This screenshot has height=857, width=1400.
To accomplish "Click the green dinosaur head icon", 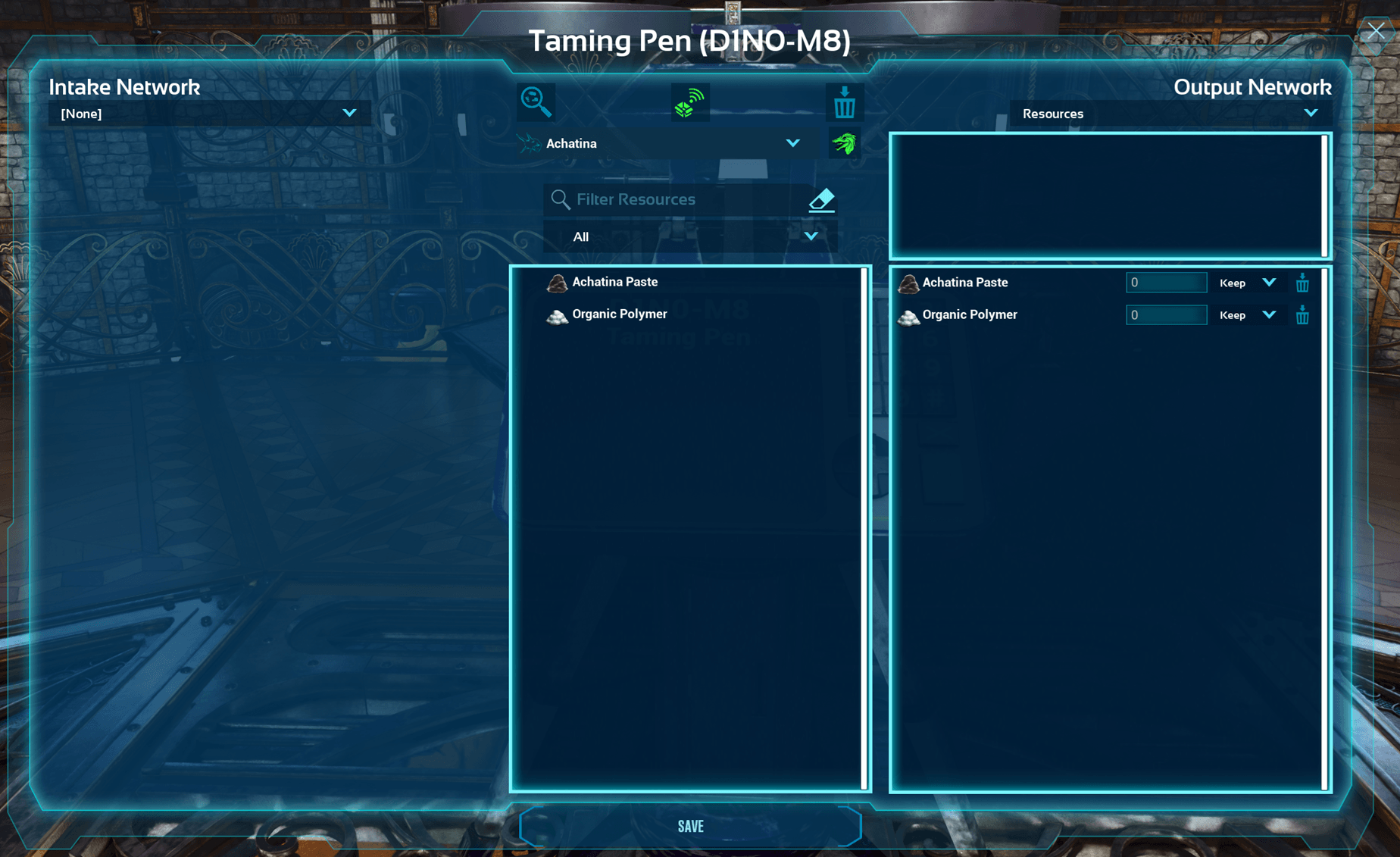I will coord(844,143).
